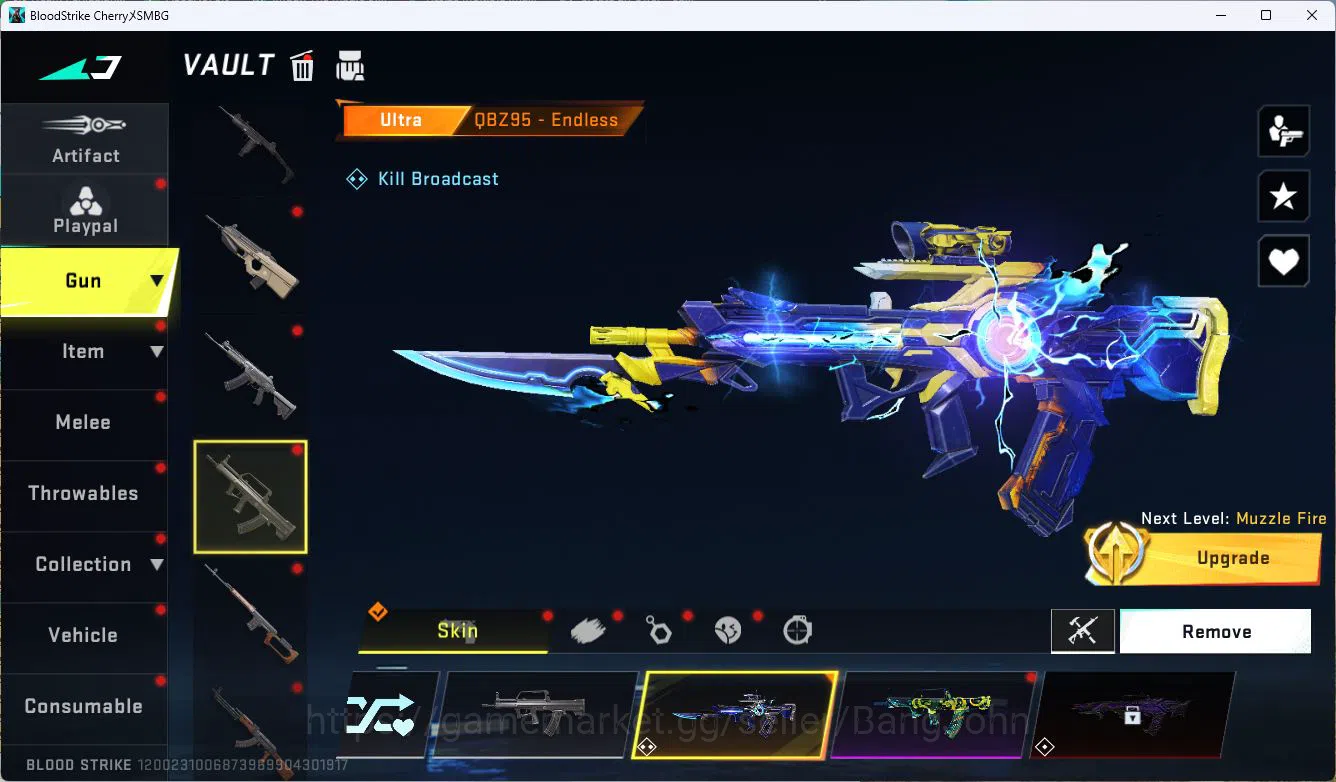Open the character pose icon on the right
This screenshot has height=782, width=1336.
click(x=1283, y=130)
